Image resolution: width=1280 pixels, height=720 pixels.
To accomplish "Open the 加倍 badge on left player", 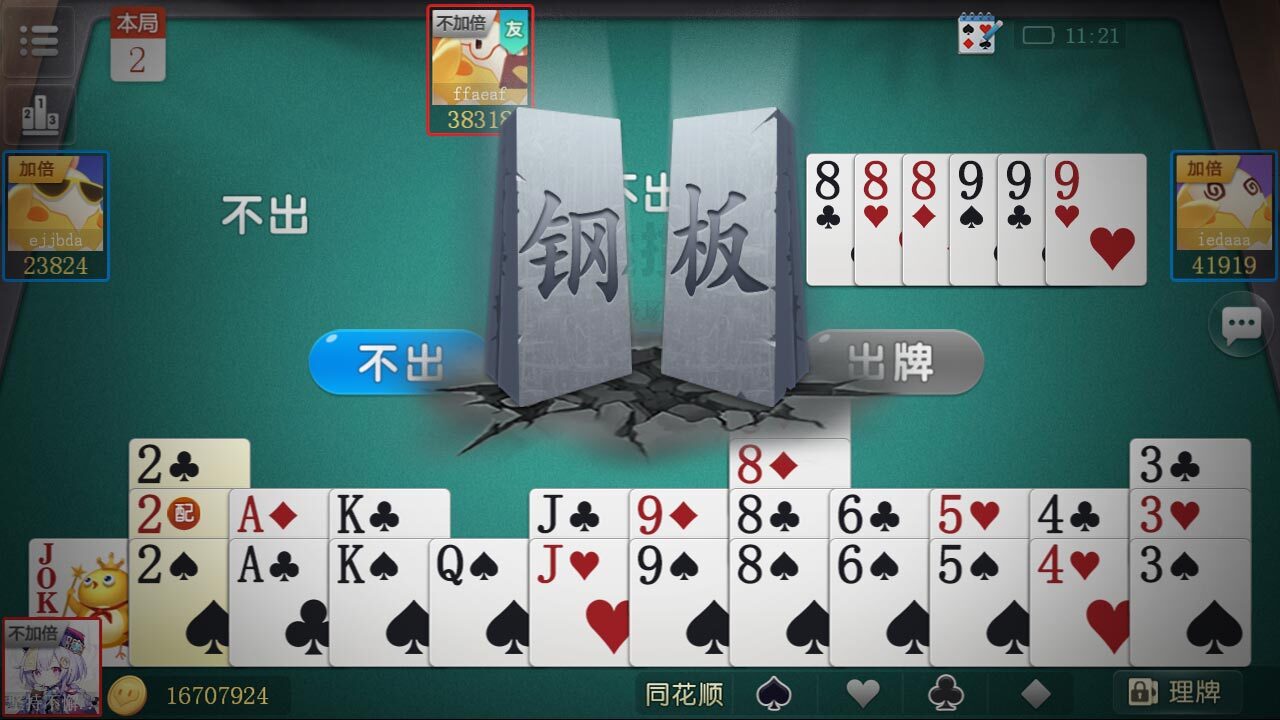I will [35, 172].
